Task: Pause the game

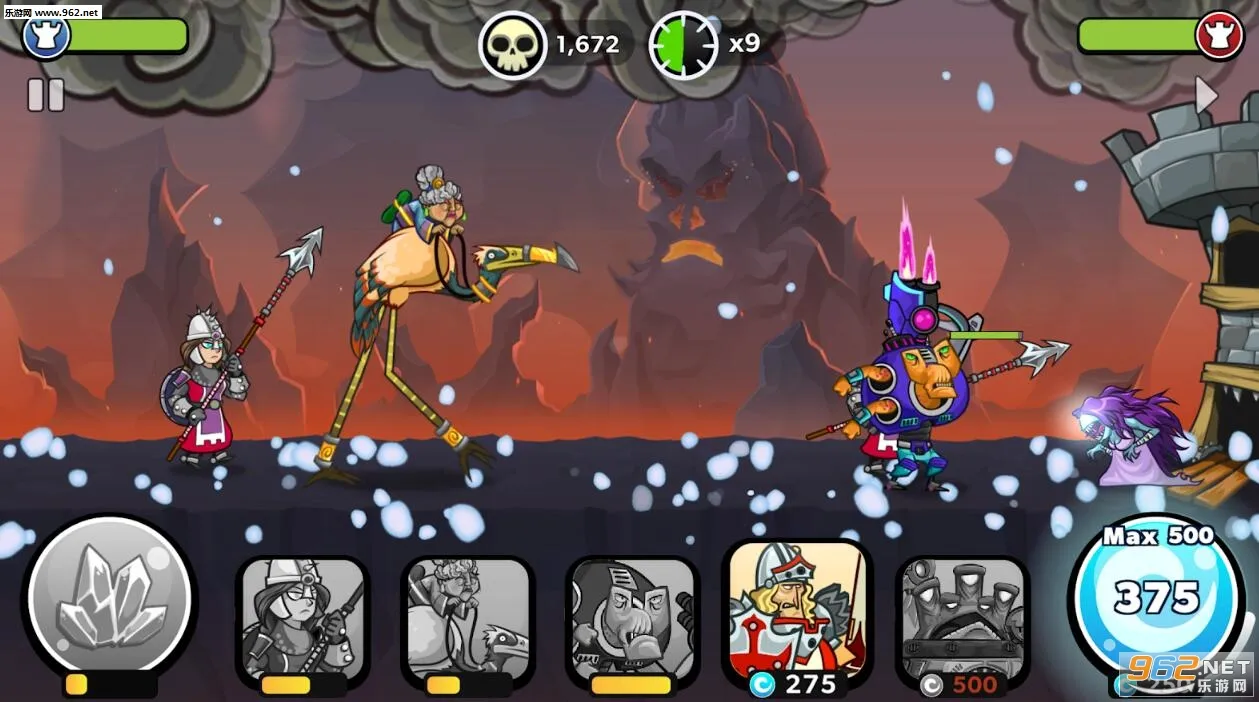Action: pos(45,95)
